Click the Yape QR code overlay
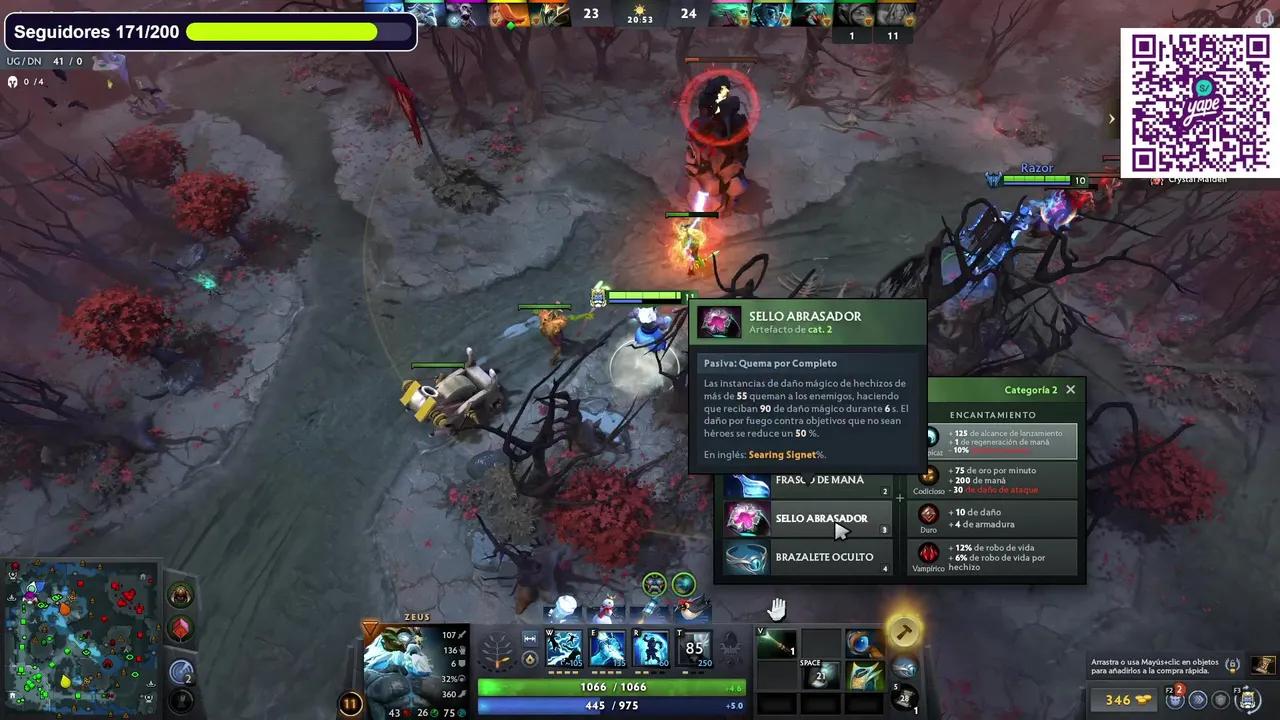Image resolution: width=1280 pixels, height=720 pixels. (x=1199, y=103)
